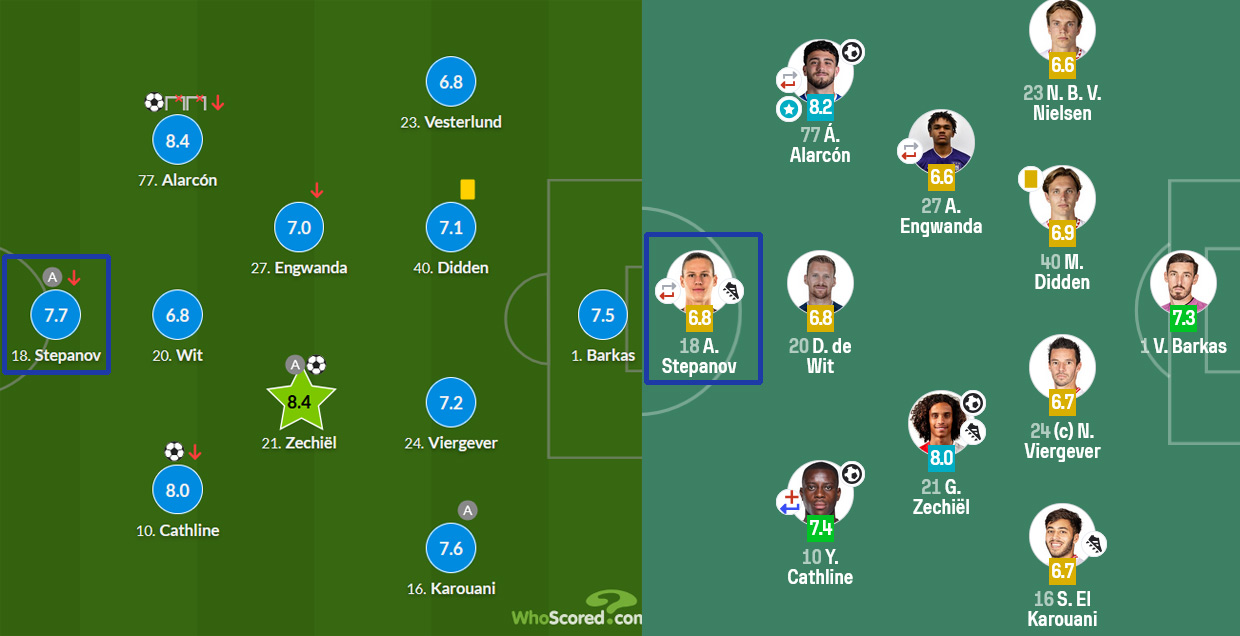
Task: Click Alarcón's 8.4 rating circle
Action: click(x=177, y=141)
